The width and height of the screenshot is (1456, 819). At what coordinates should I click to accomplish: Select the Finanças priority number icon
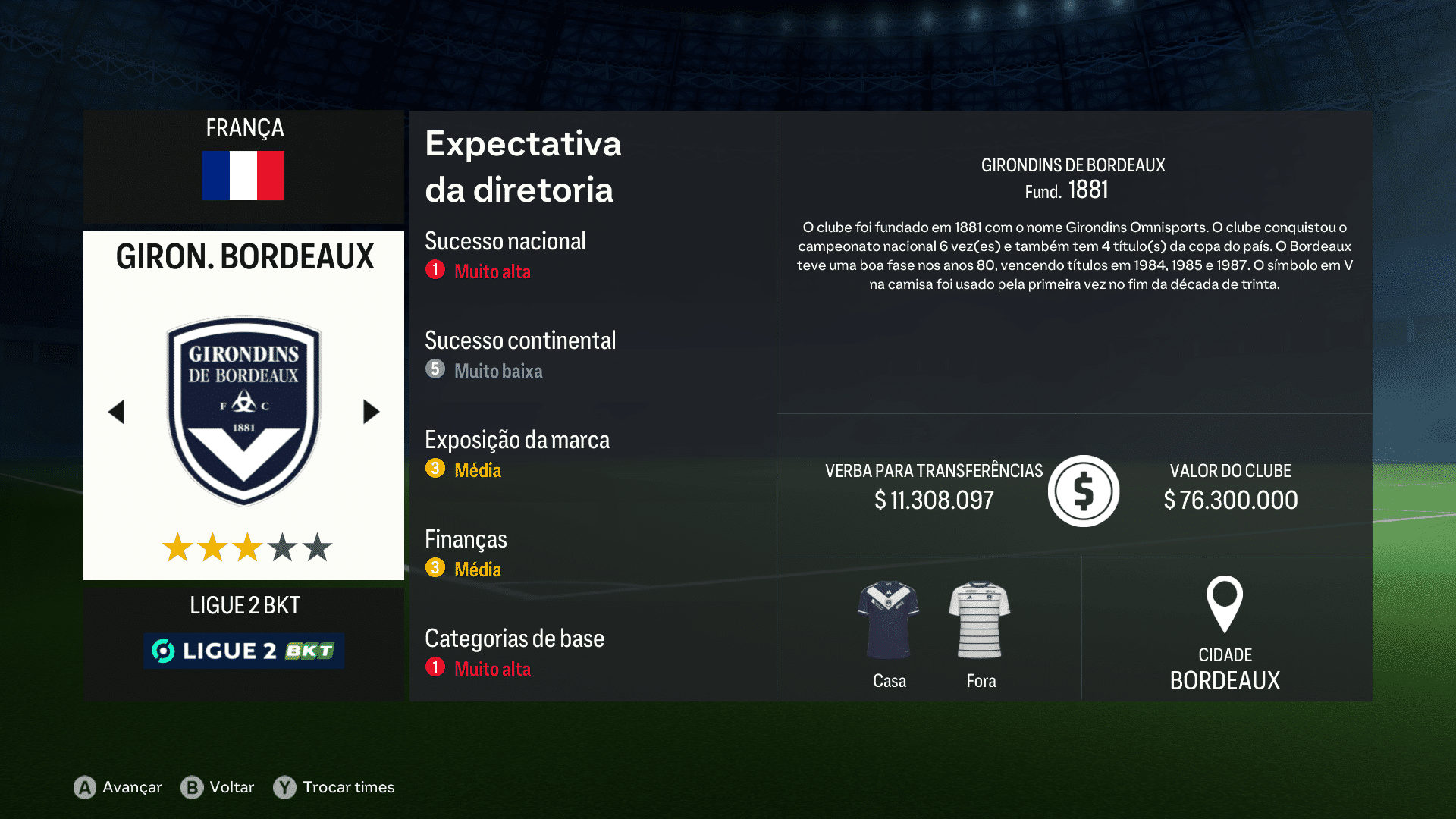tap(435, 567)
